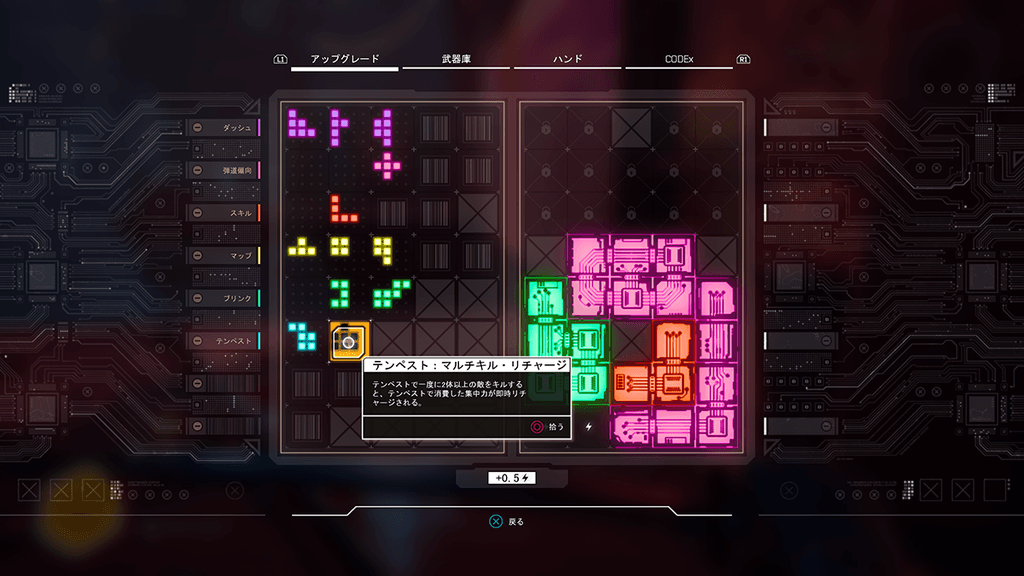Select the cyan upgrade piece
Image resolution: width=1024 pixels, height=576 pixels.
[x=303, y=337]
